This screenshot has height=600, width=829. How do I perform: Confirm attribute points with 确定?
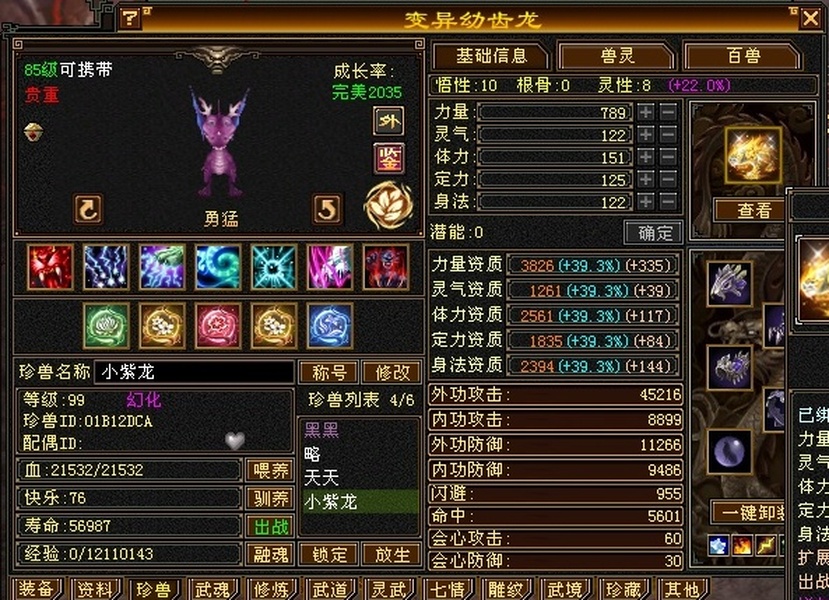tap(653, 233)
